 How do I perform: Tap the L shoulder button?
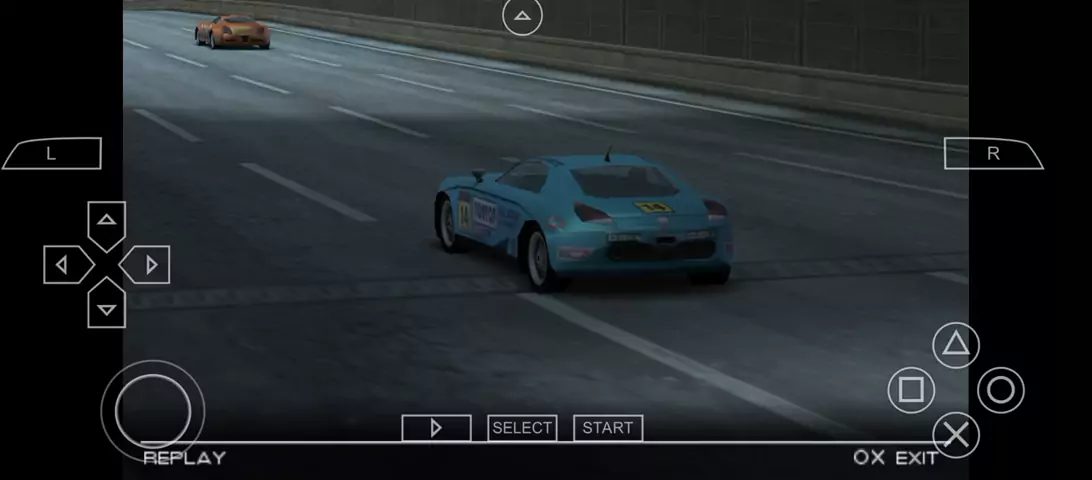[x=52, y=154]
